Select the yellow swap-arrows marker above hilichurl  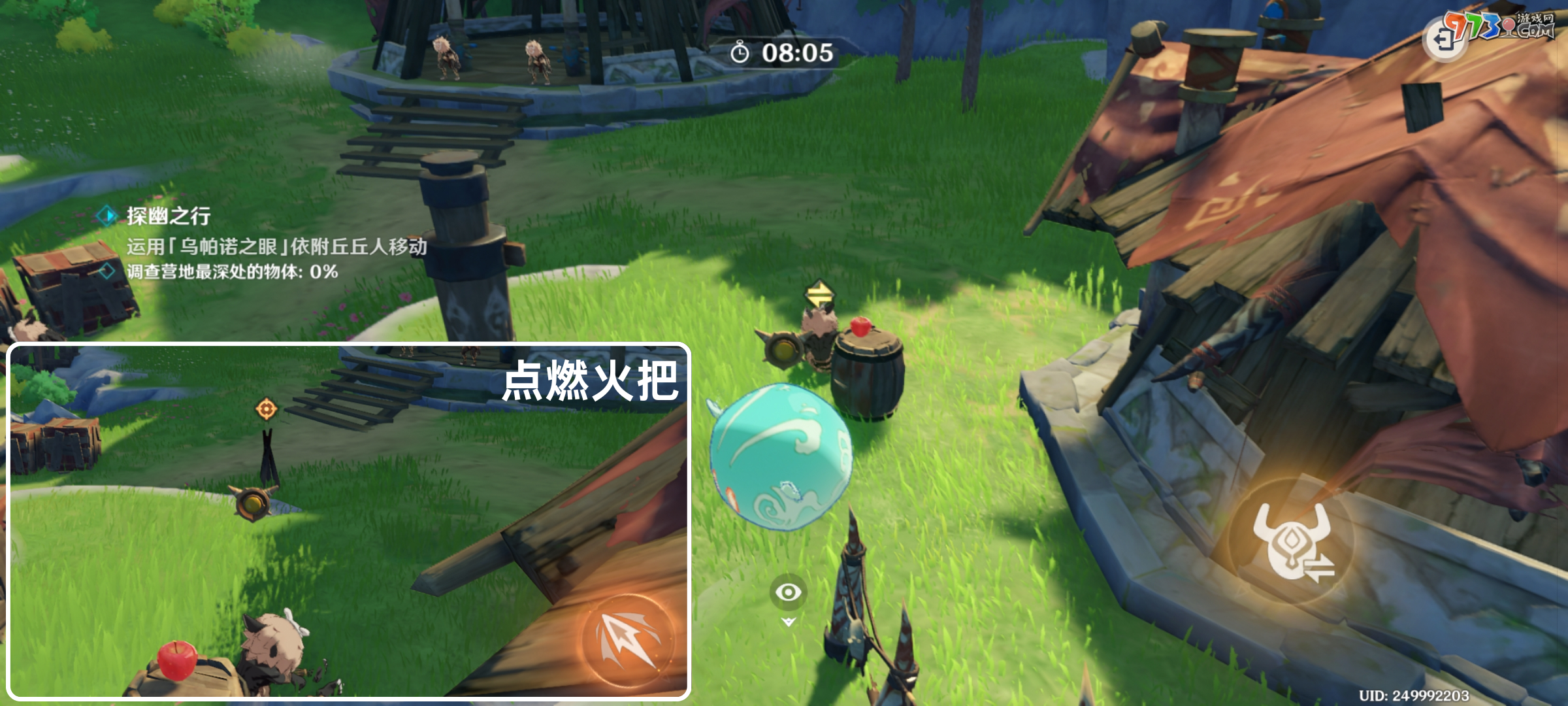pyautogui.click(x=819, y=294)
